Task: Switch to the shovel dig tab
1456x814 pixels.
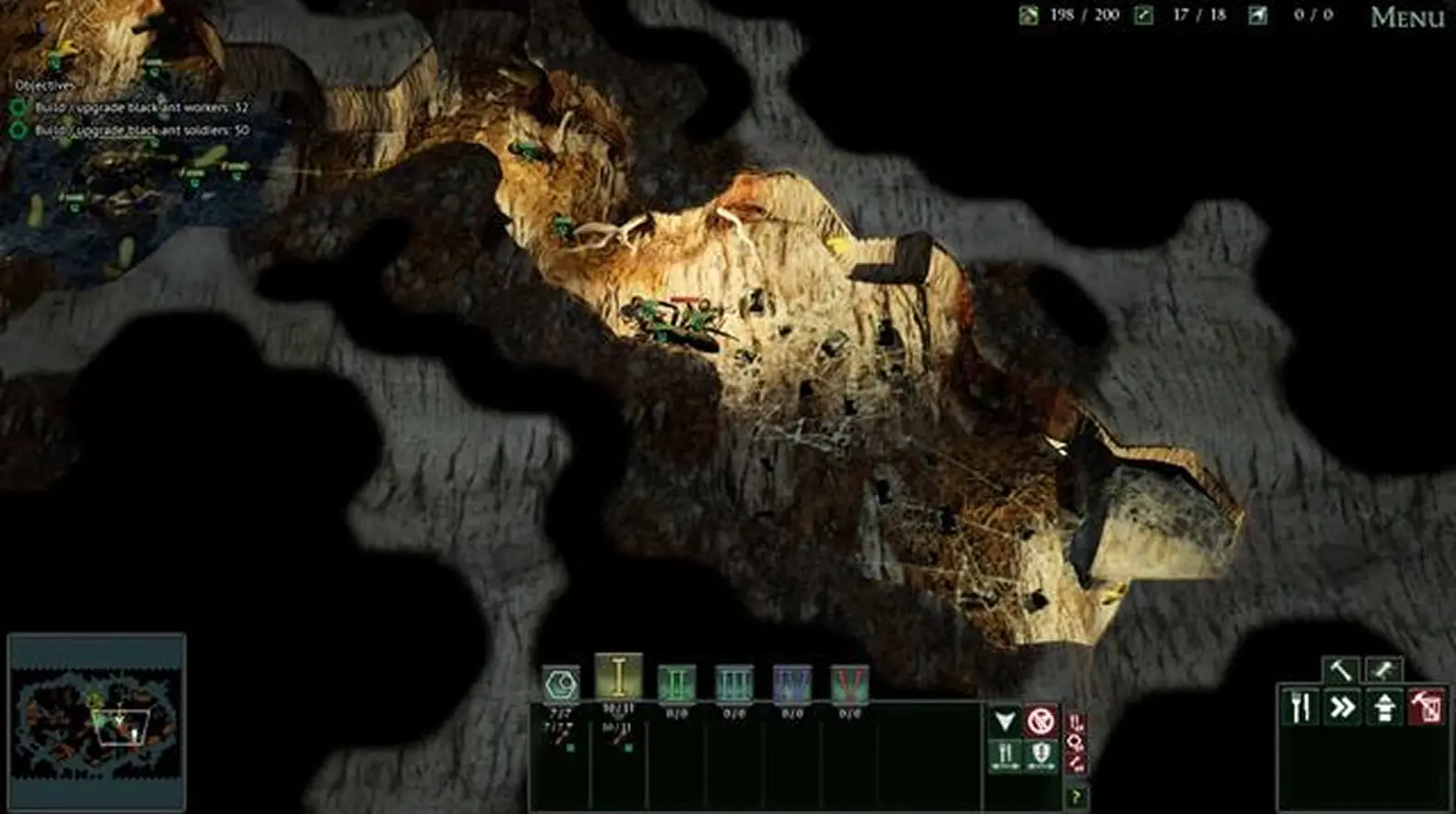Action: pos(1383,671)
